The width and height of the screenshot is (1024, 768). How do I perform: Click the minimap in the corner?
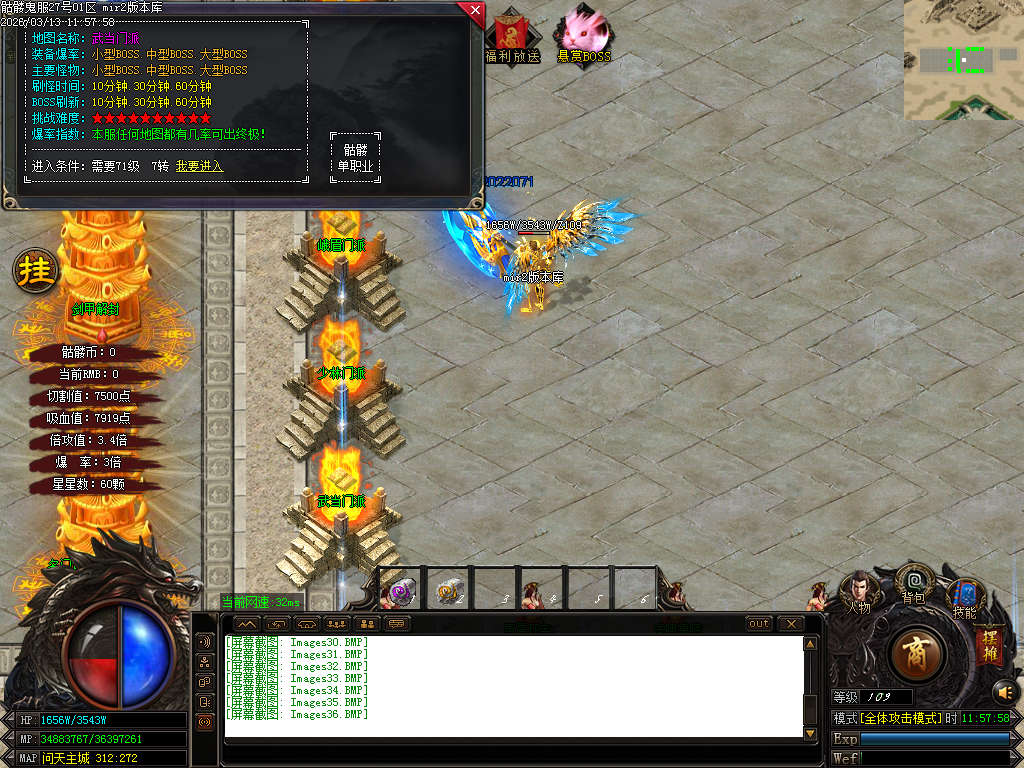click(x=963, y=60)
